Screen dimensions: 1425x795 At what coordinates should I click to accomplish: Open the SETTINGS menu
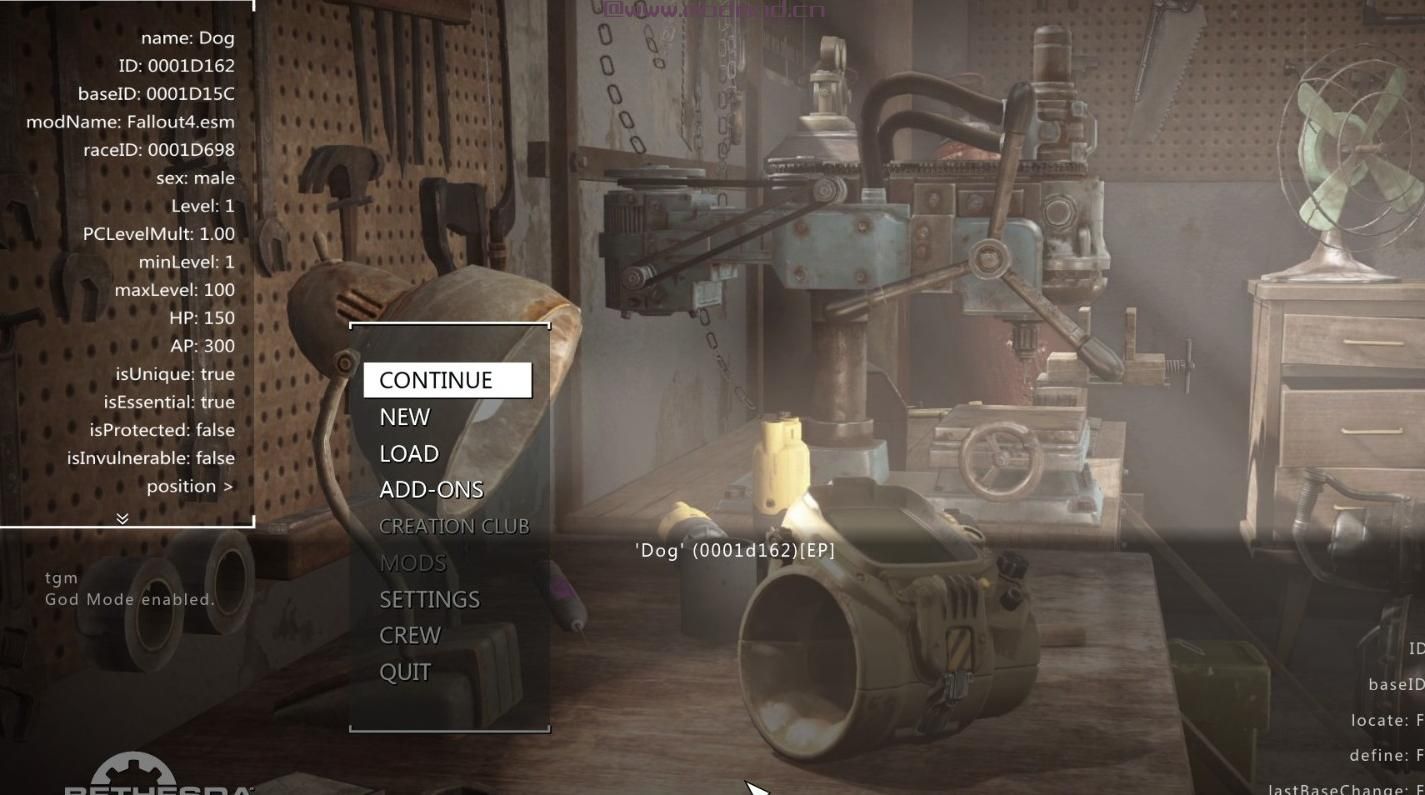tap(429, 599)
